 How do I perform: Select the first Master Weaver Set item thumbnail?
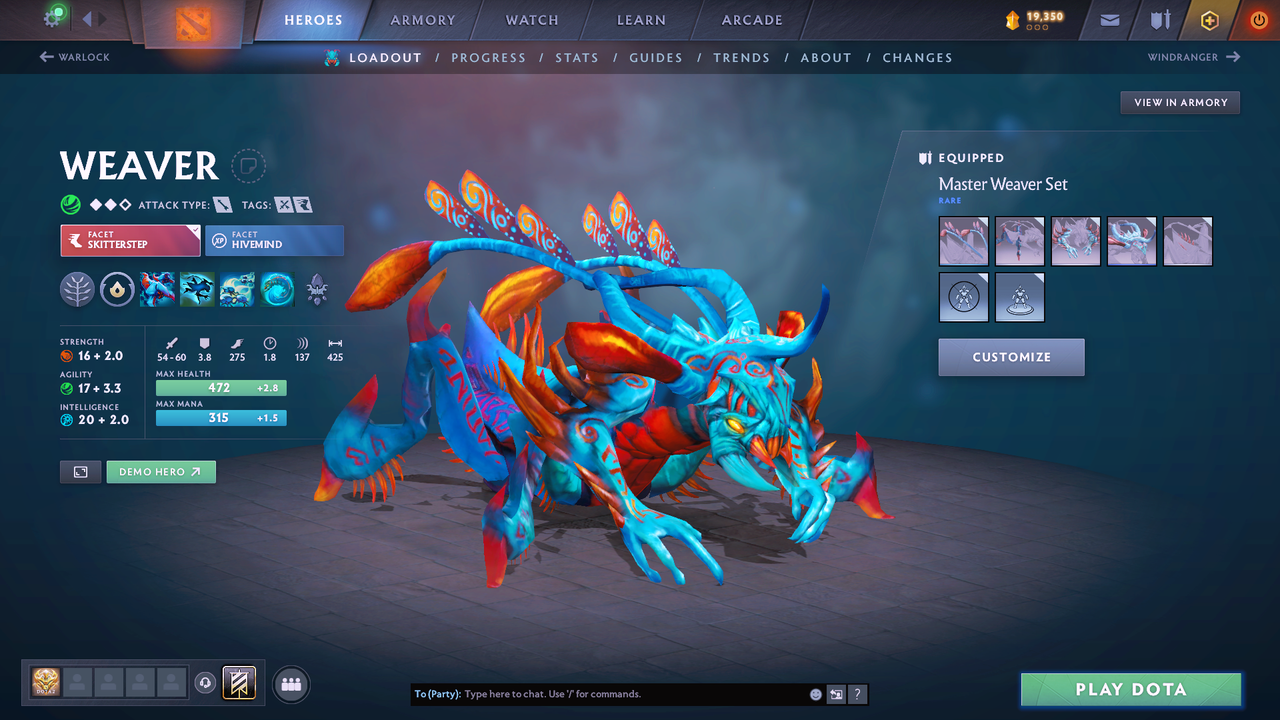tap(963, 241)
